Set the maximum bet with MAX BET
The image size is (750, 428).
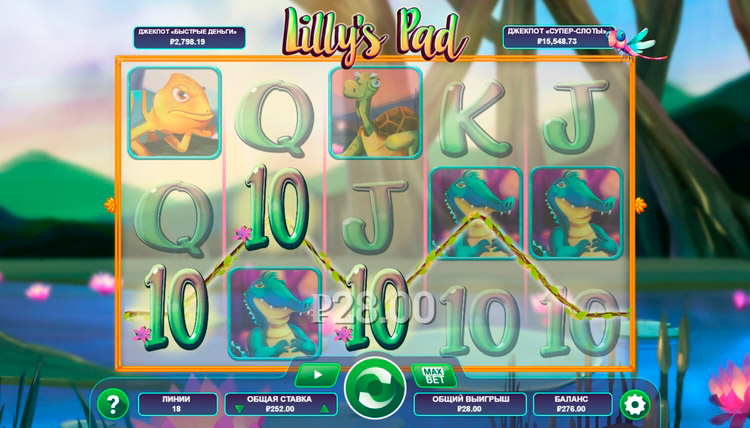(433, 376)
